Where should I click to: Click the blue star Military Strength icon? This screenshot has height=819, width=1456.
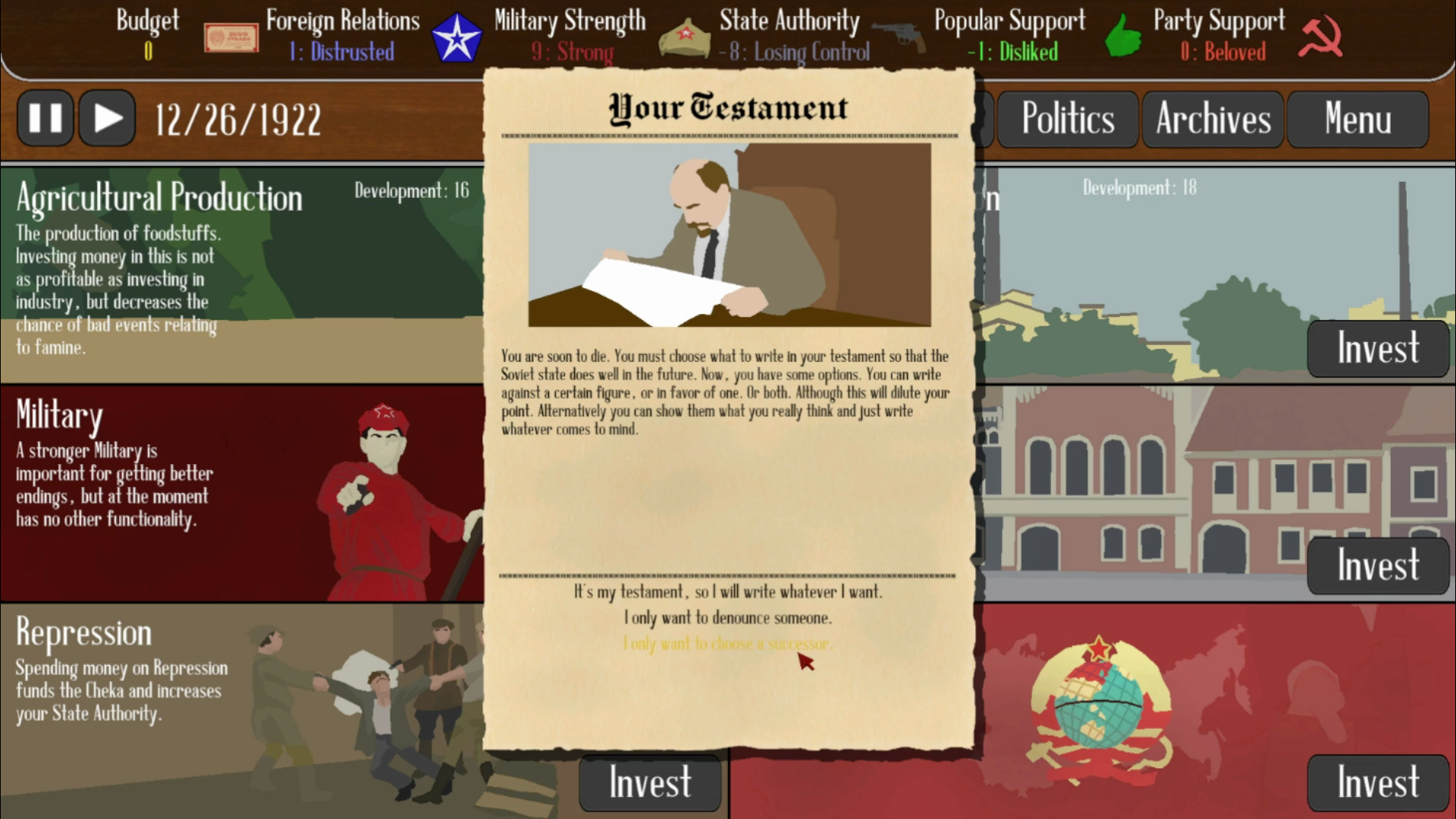pyautogui.click(x=458, y=36)
